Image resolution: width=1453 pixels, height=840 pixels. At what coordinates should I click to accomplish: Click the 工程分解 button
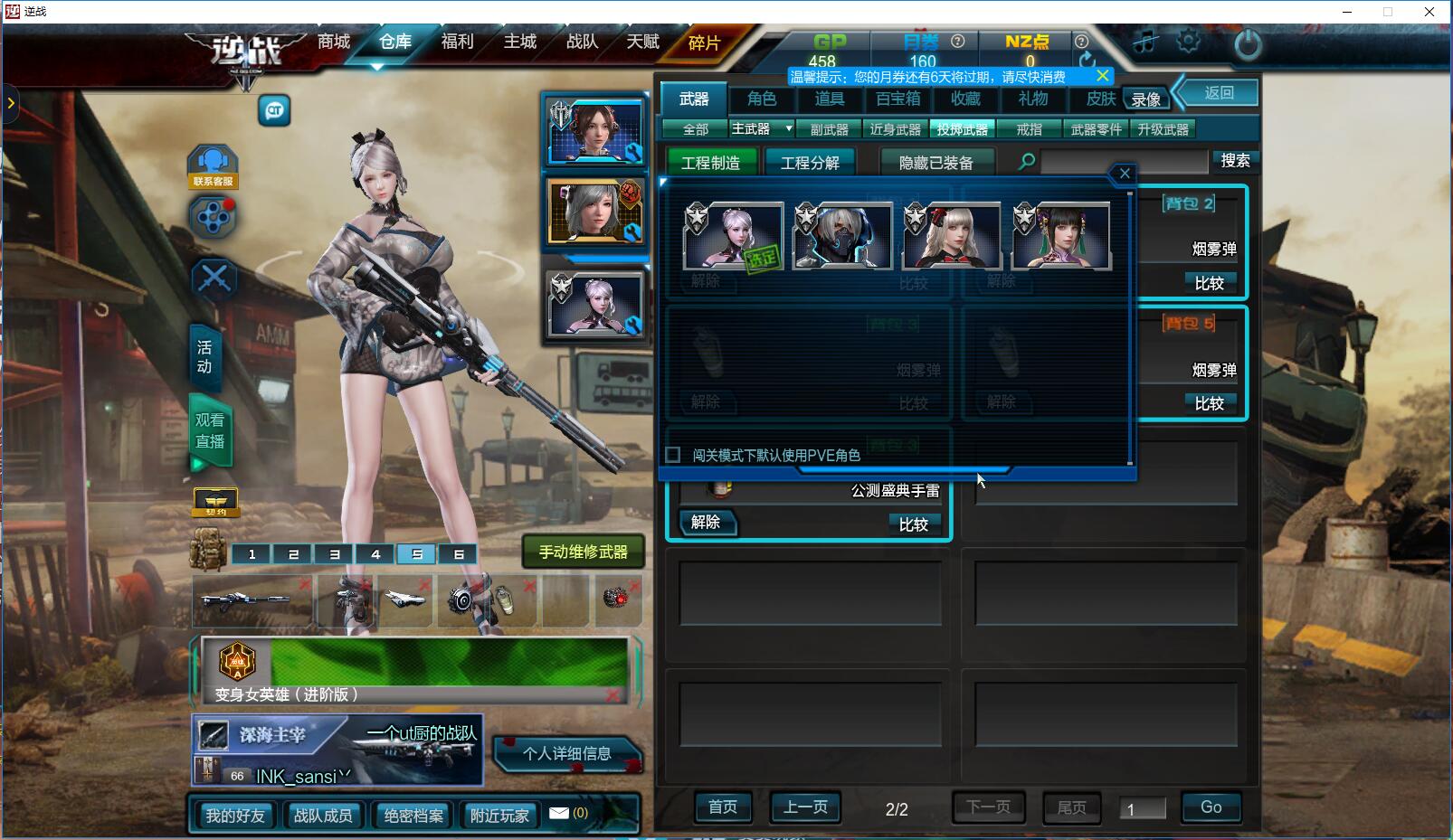pos(810,163)
